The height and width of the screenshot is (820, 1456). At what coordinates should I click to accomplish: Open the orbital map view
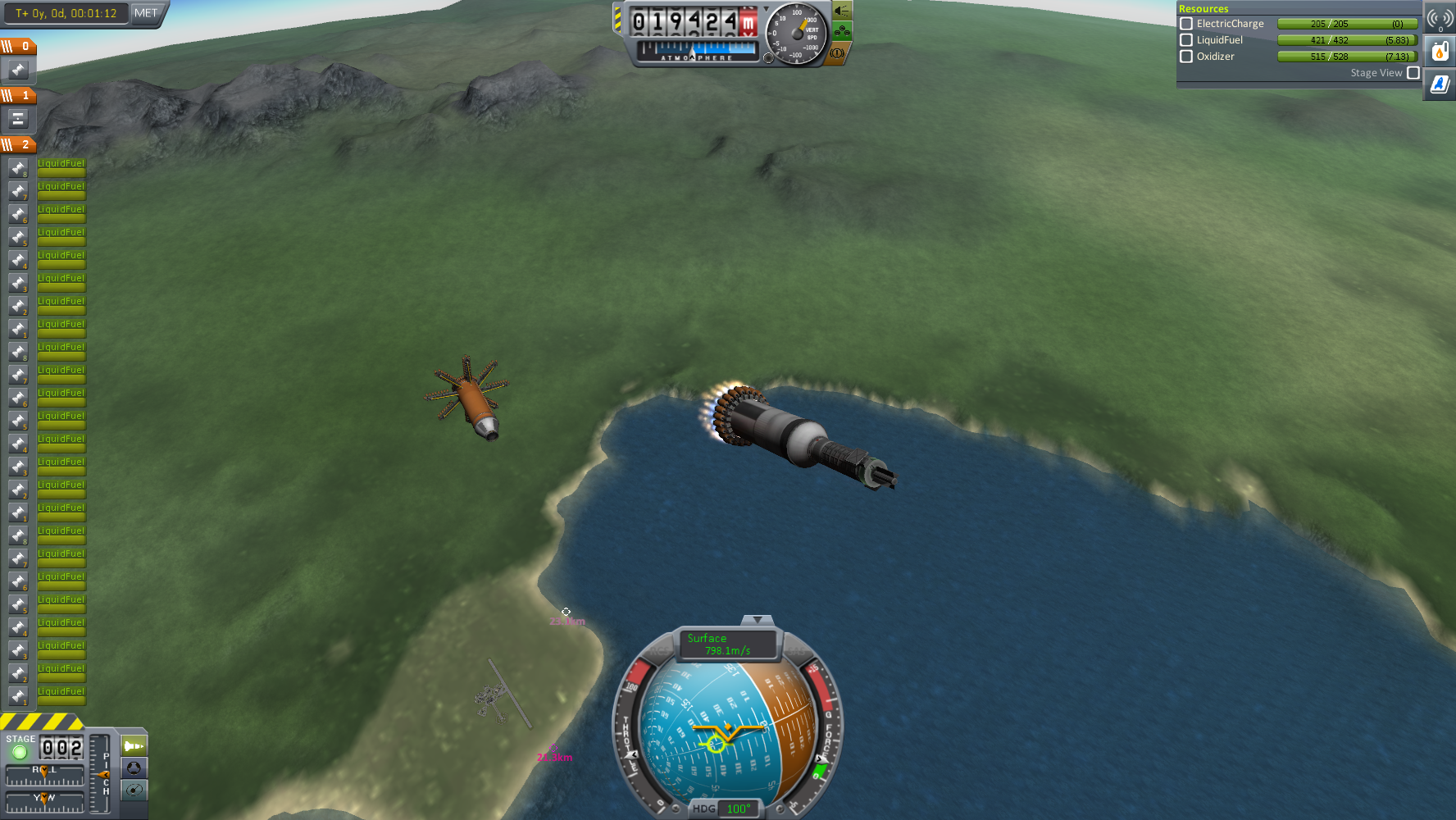(134, 790)
